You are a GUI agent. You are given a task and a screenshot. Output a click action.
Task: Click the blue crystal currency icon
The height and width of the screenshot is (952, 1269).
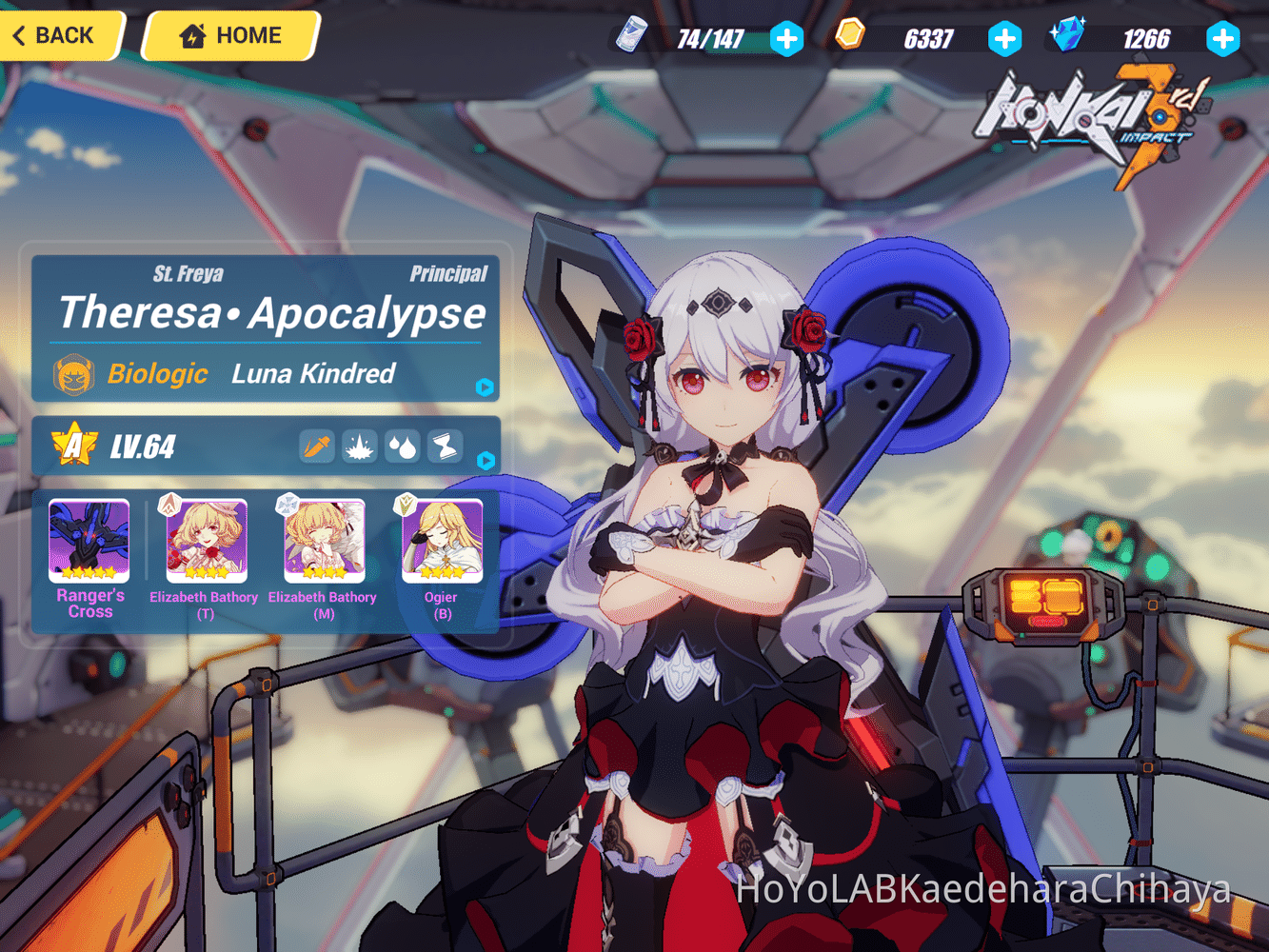[1067, 35]
